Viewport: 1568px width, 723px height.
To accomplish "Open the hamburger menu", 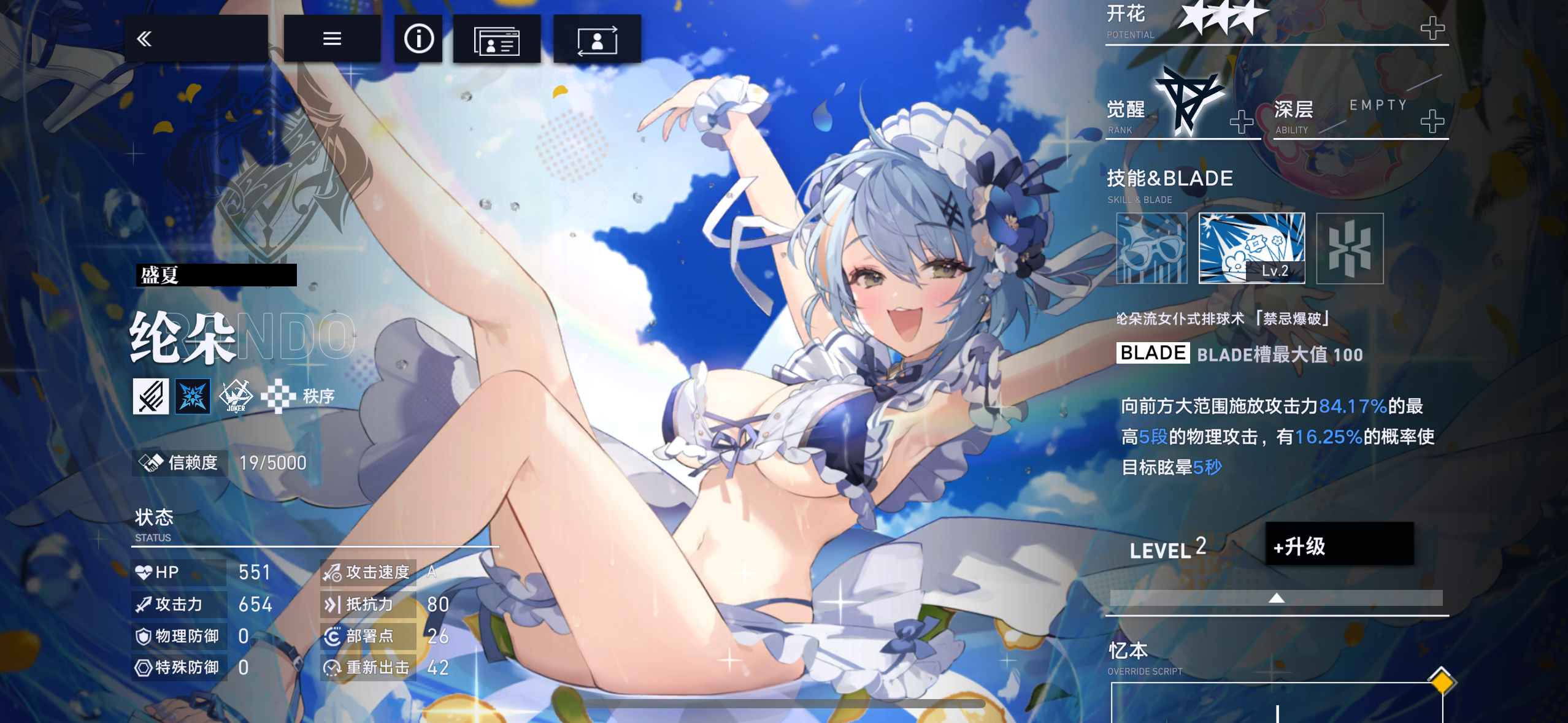I will [332, 38].
